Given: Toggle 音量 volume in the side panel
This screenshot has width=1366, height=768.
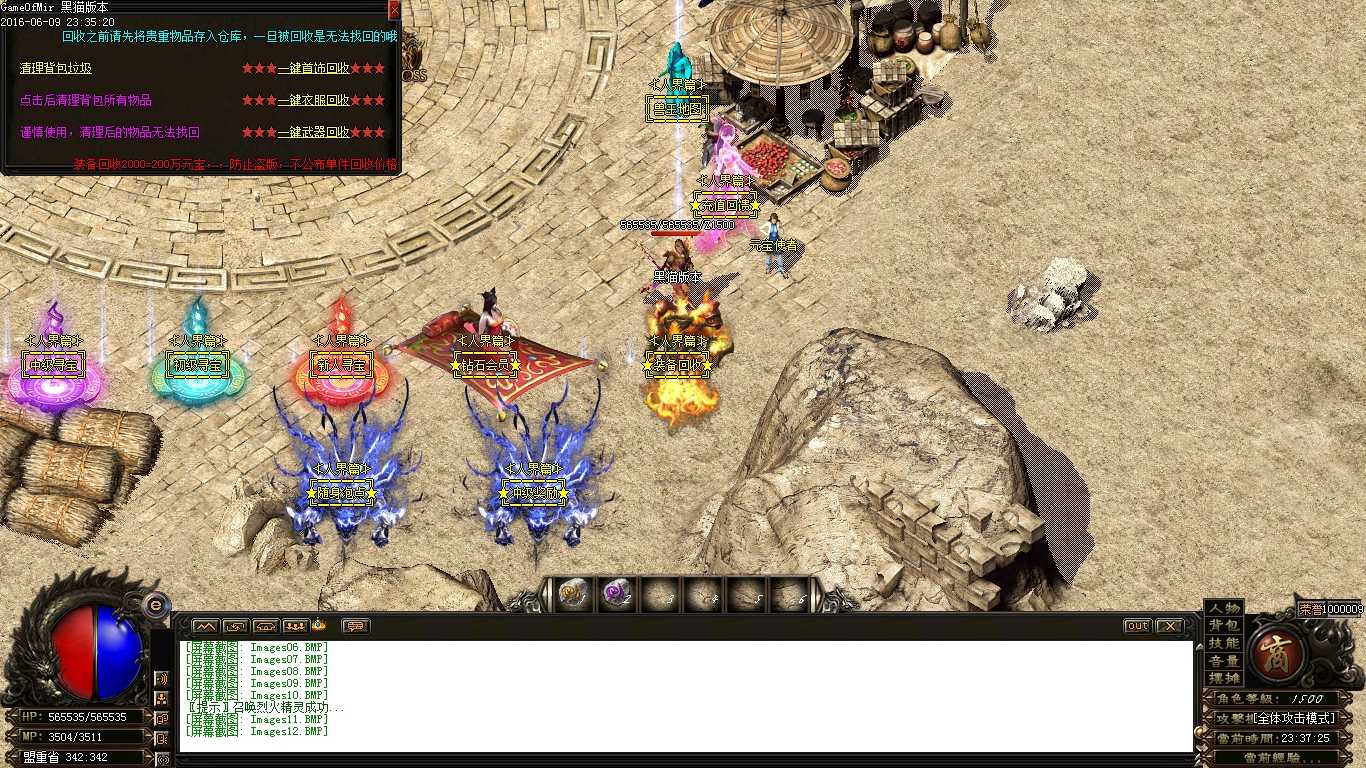Looking at the screenshot, I should (1224, 662).
